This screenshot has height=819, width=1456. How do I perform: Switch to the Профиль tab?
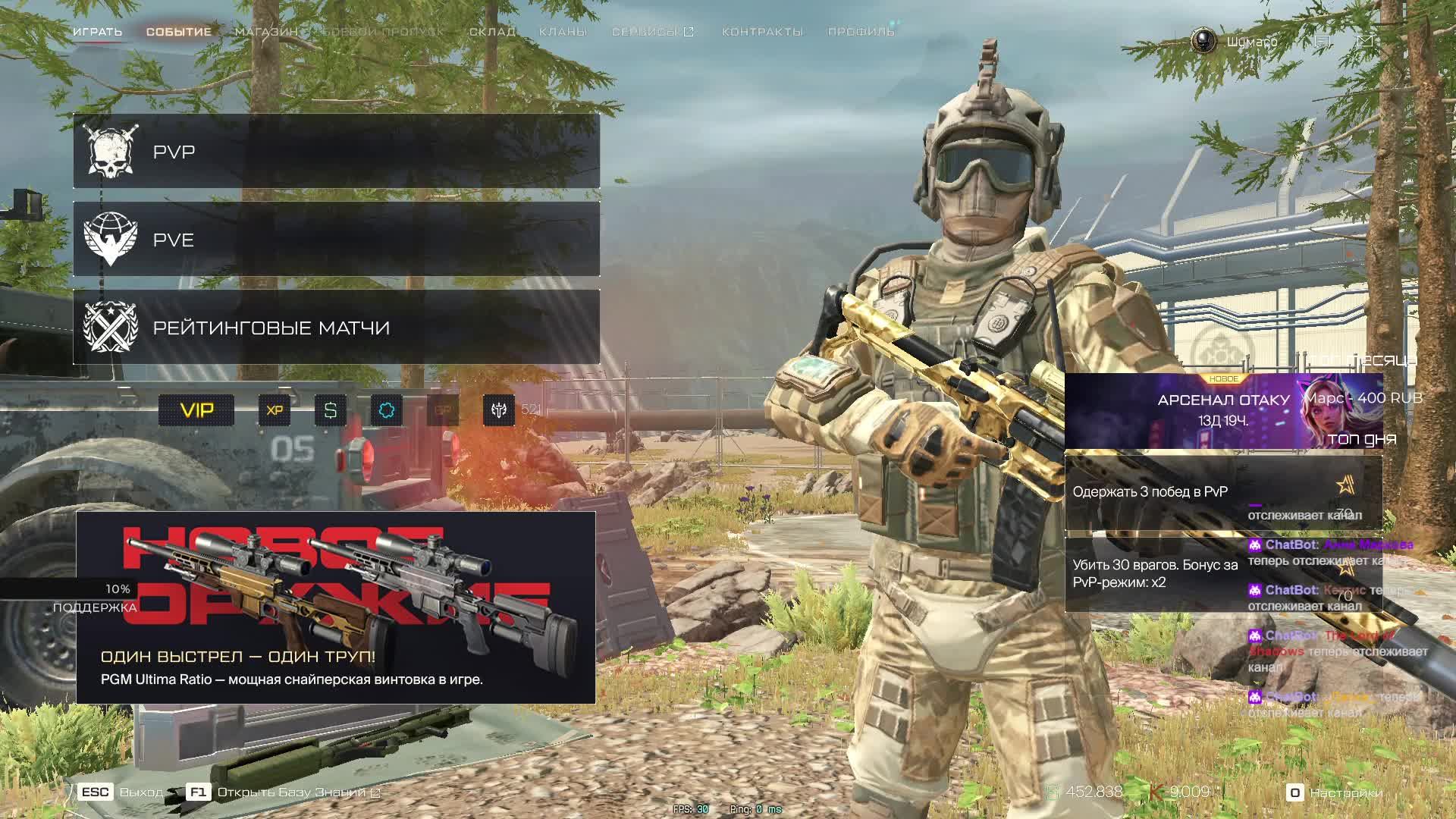coord(861,32)
